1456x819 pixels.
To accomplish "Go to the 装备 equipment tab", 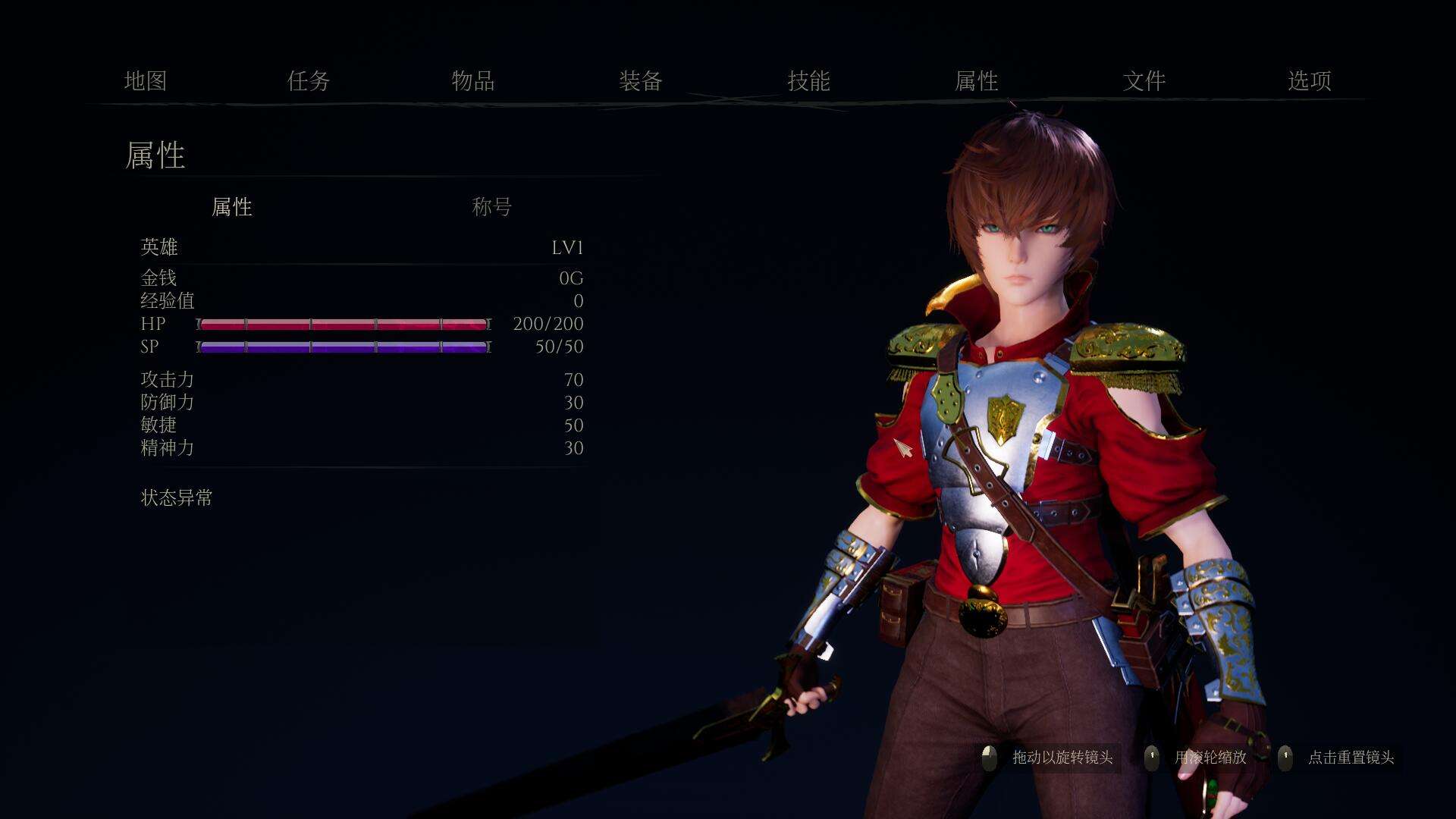I will (x=641, y=81).
